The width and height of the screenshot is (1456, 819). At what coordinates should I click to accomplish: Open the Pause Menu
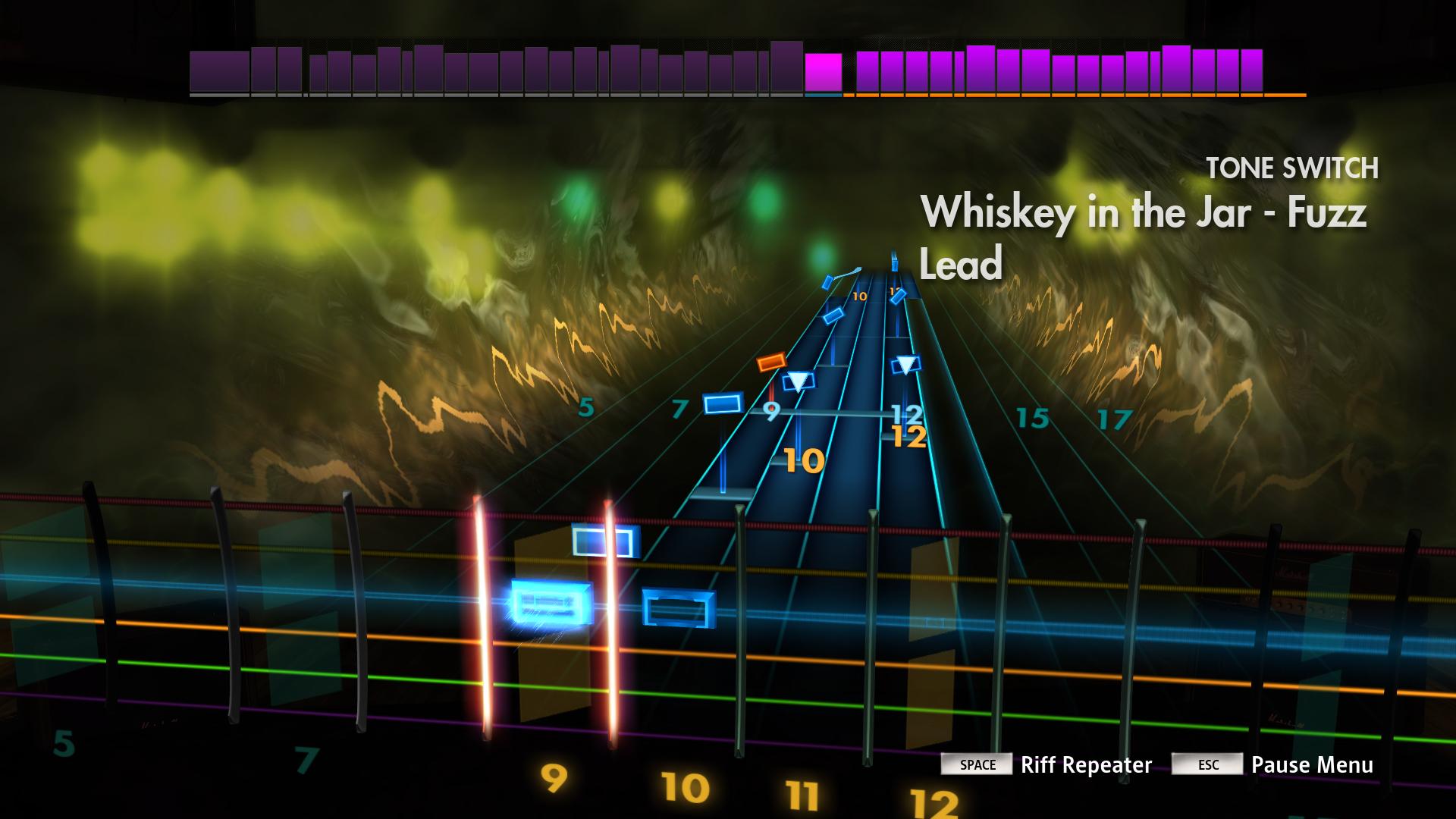(1313, 766)
